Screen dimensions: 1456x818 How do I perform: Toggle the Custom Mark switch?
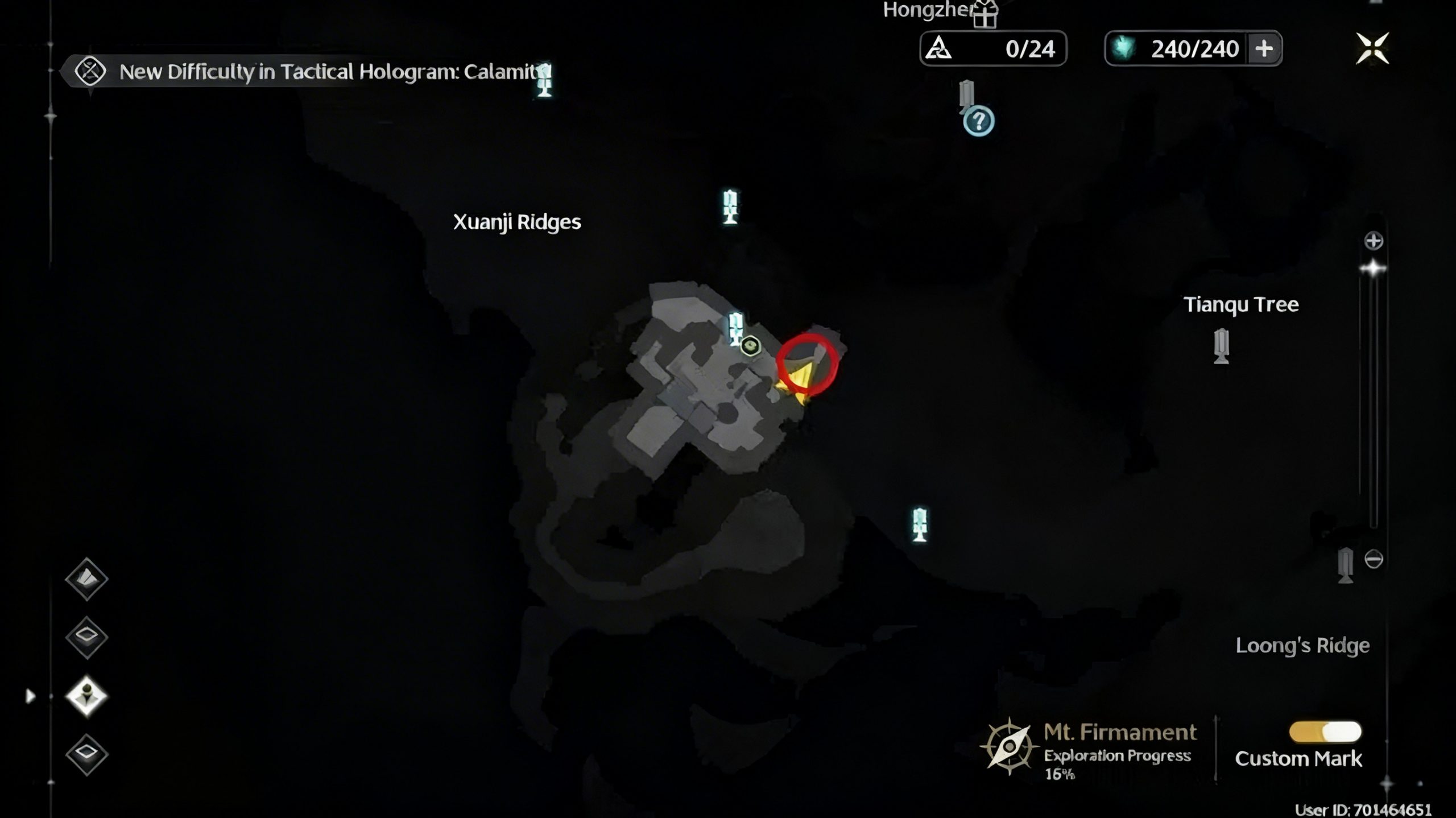1325,732
